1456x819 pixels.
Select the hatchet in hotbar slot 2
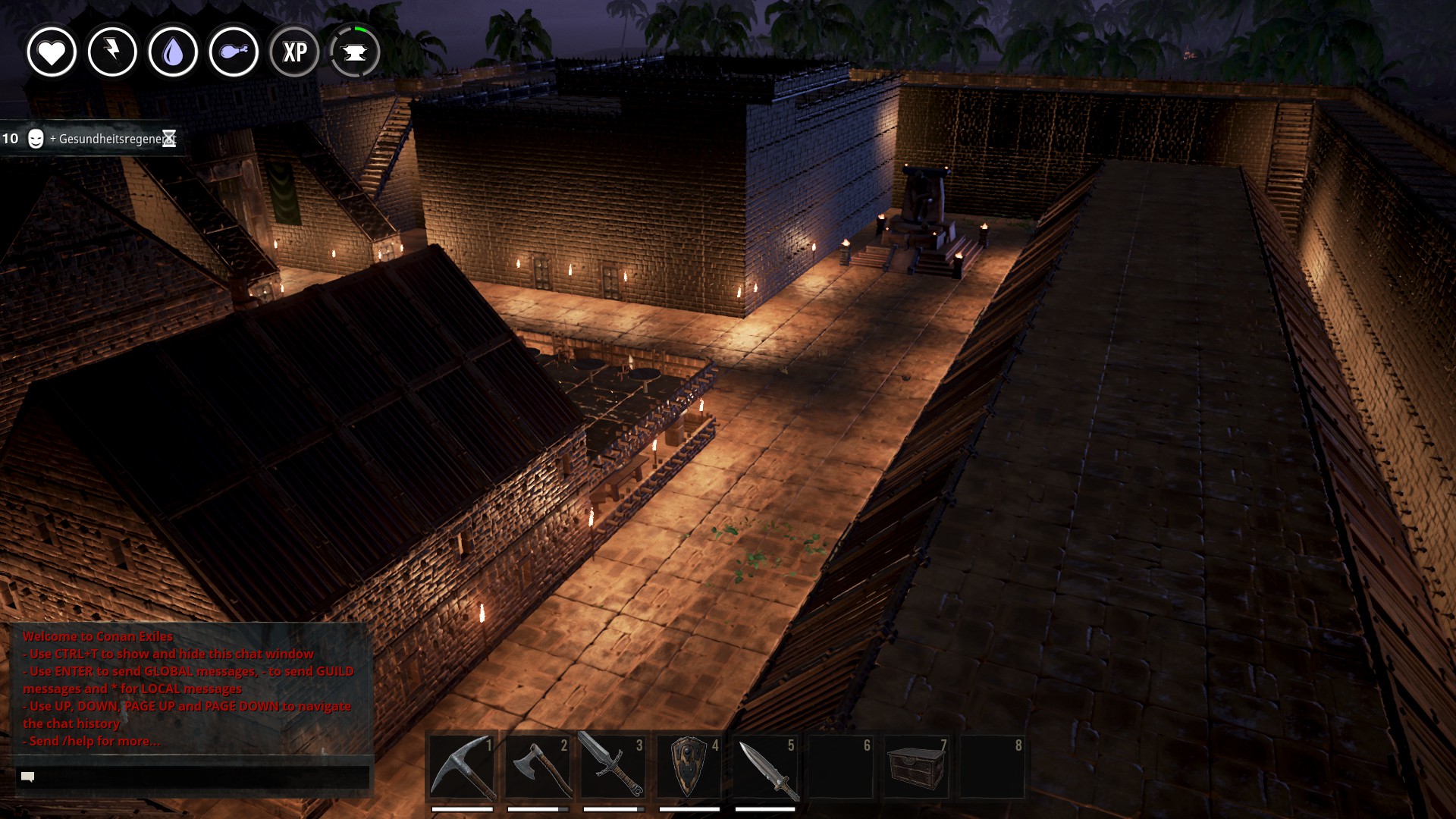538,767
